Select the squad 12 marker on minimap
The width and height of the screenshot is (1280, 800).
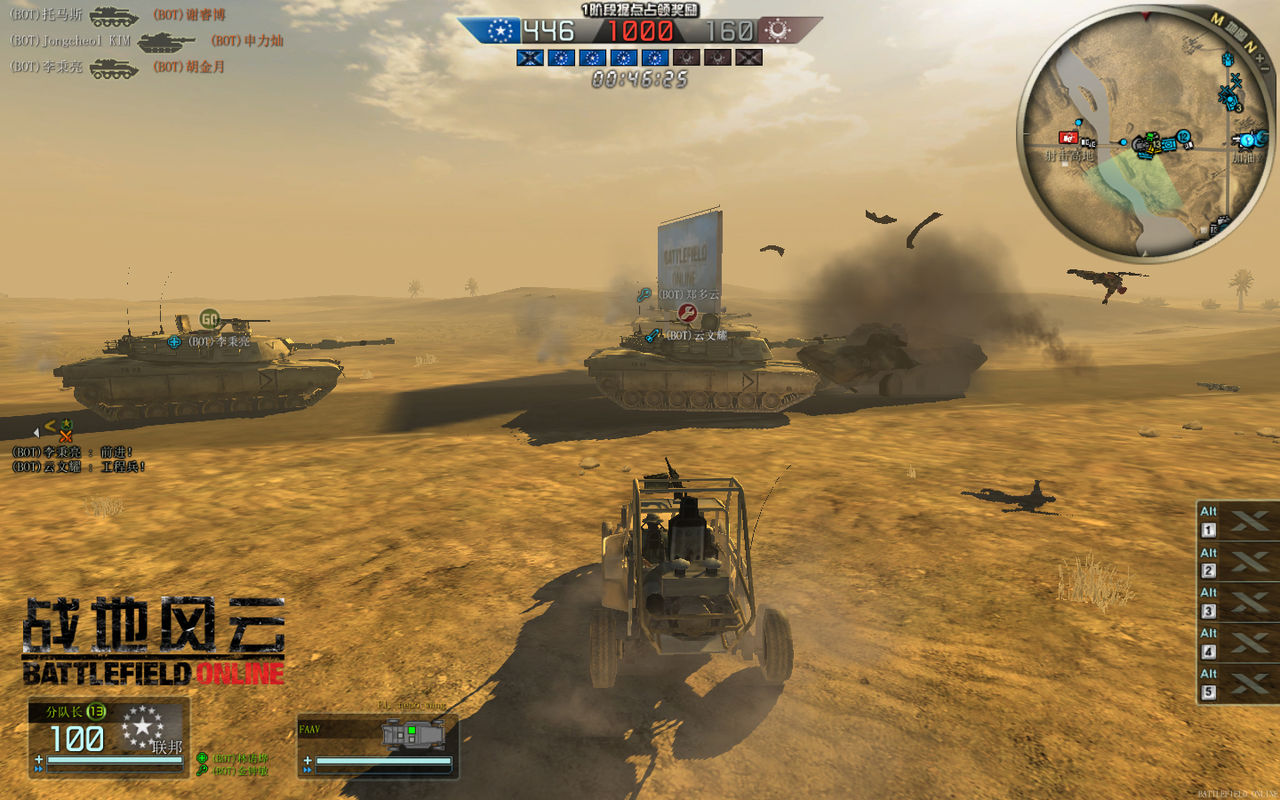pos(1183,136)
